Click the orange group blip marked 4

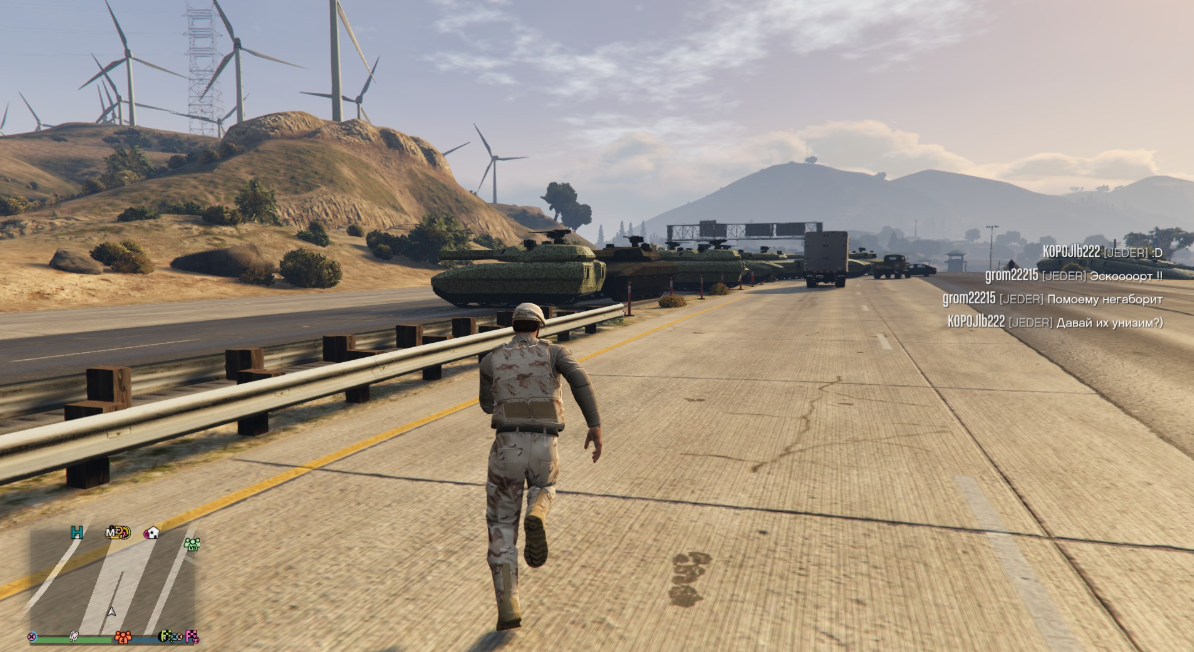(x=123, y=637)
